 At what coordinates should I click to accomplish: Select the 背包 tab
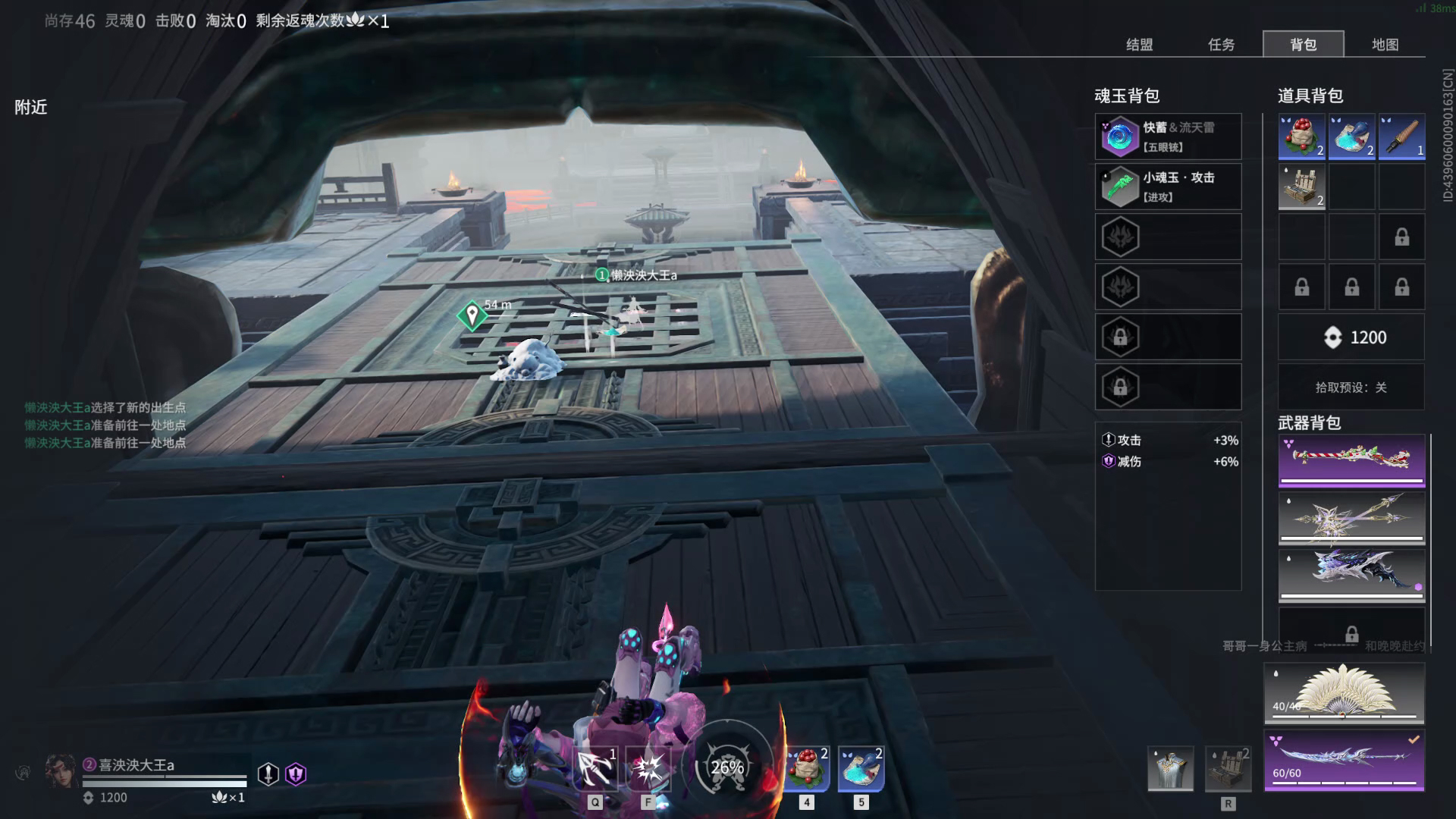tap(1303, 45)
